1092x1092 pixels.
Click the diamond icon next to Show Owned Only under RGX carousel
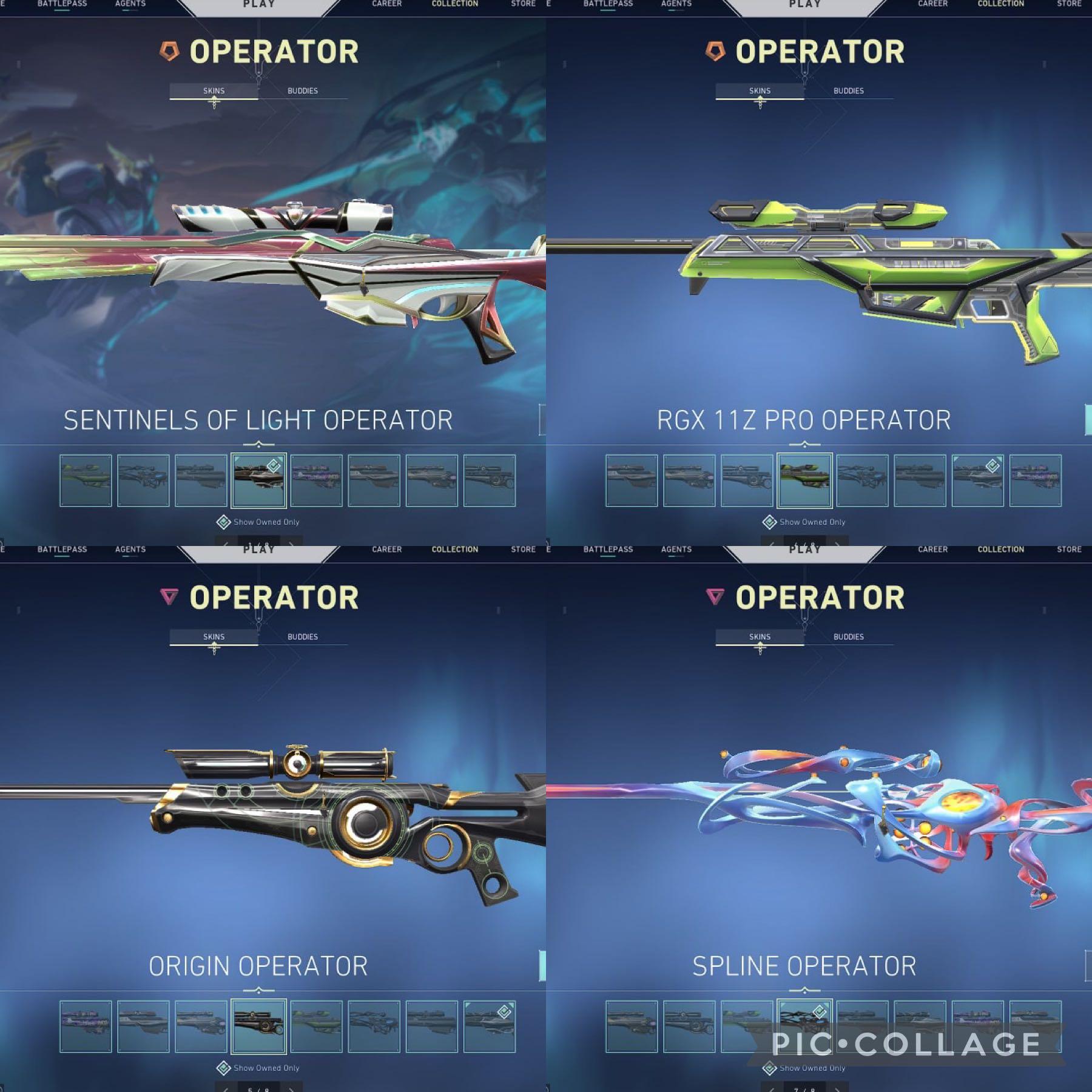point(769,522)
